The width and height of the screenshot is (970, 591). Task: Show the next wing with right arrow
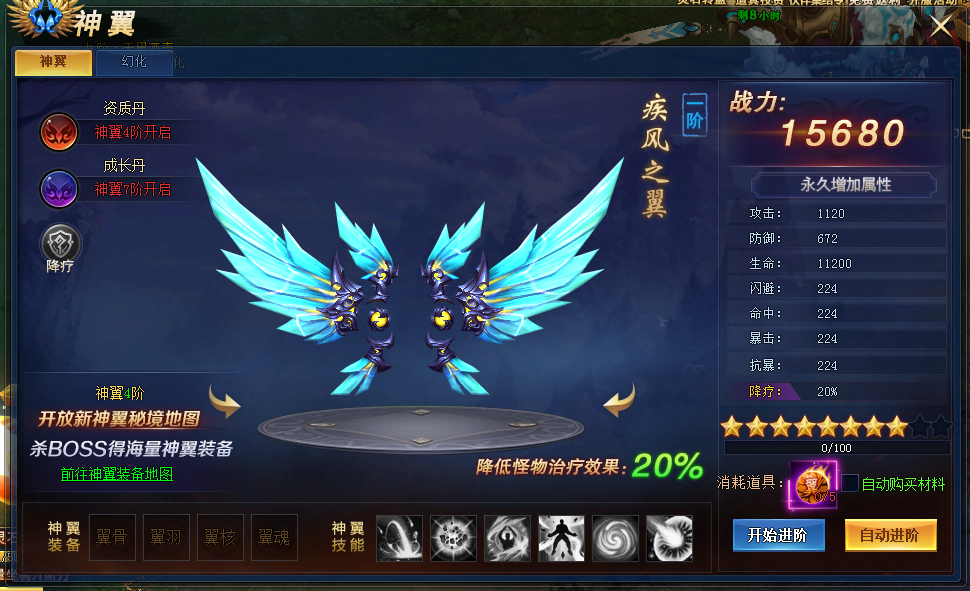click(x=620, y=402)
